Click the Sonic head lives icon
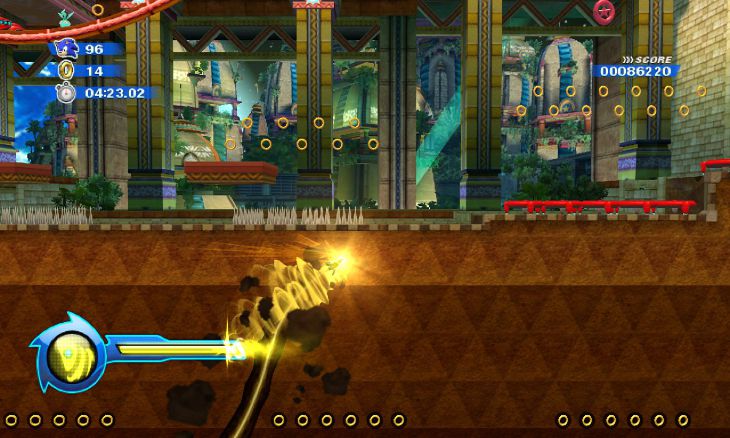 click(67, 48)
